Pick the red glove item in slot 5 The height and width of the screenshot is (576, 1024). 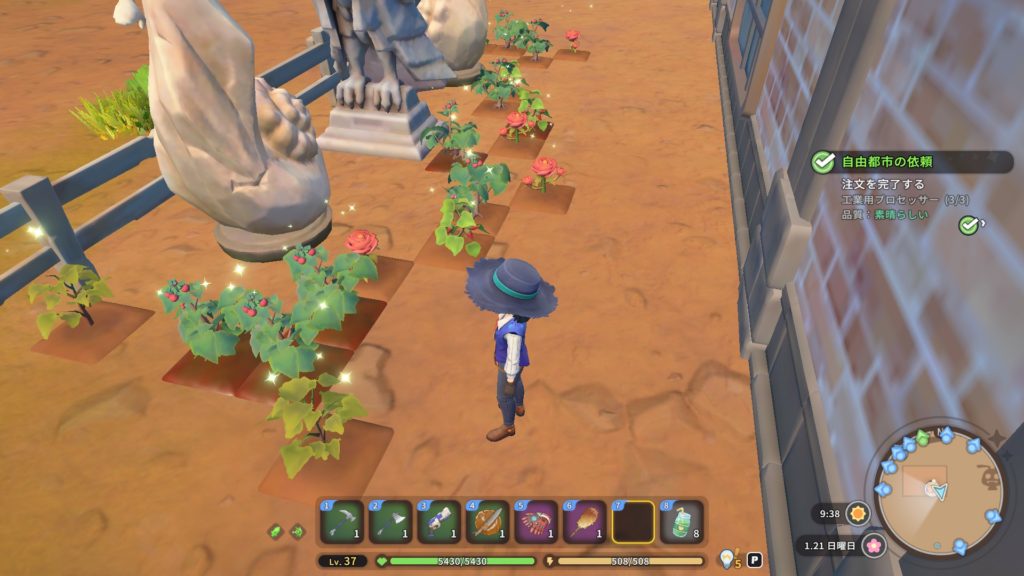pyautogui.click(x=536, y=522)
